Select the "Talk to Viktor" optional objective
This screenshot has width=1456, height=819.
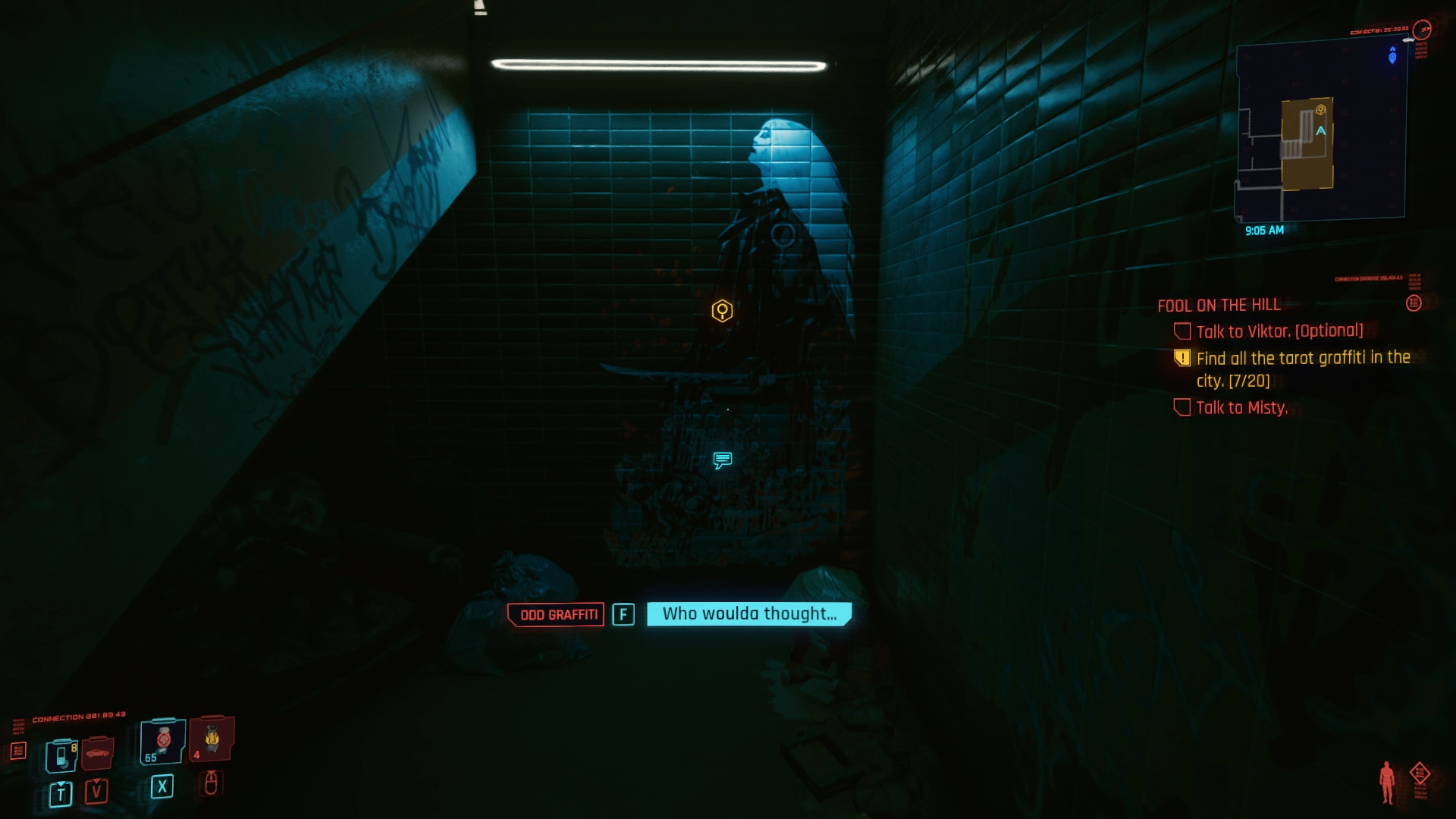click(x=1279, y=331)
